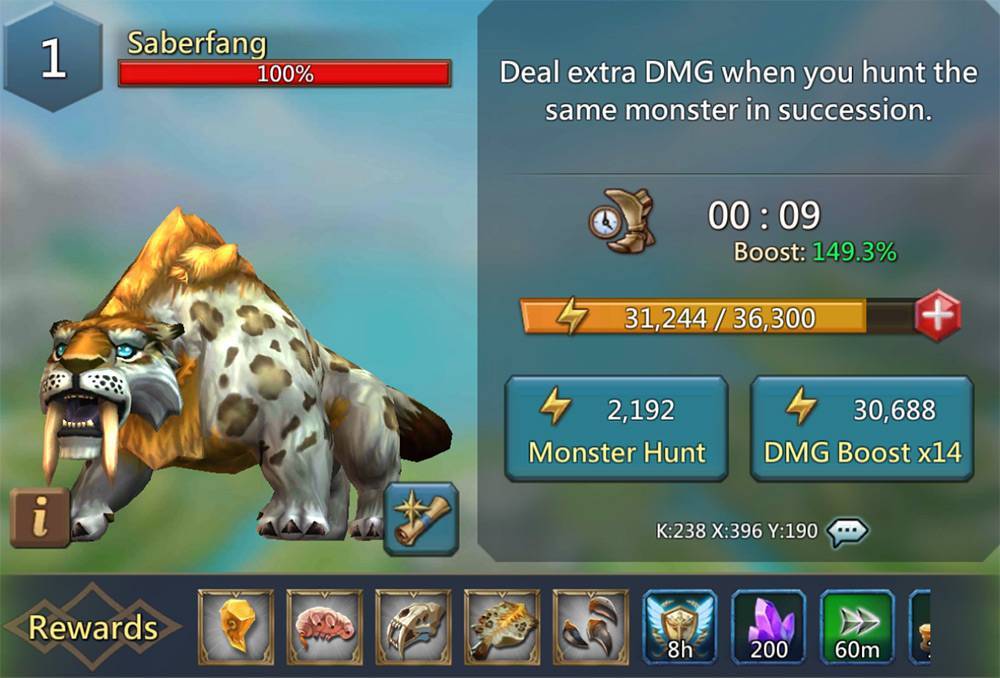This screenshot has height=678, width=1000.
Task: Select the claws reward item
Action: click(591, 627)
